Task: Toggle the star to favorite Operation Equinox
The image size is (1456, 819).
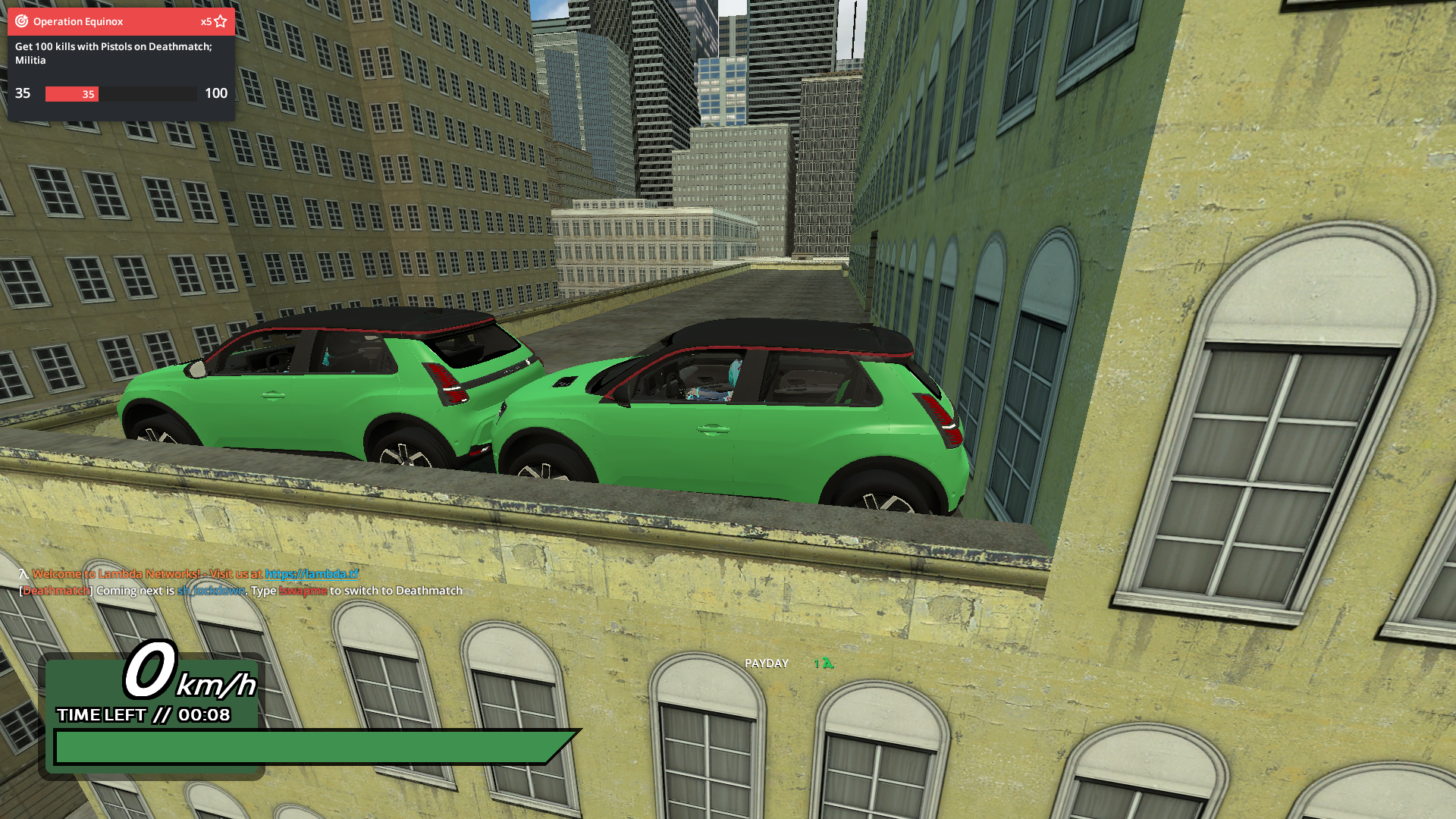Action: point(220,21)
